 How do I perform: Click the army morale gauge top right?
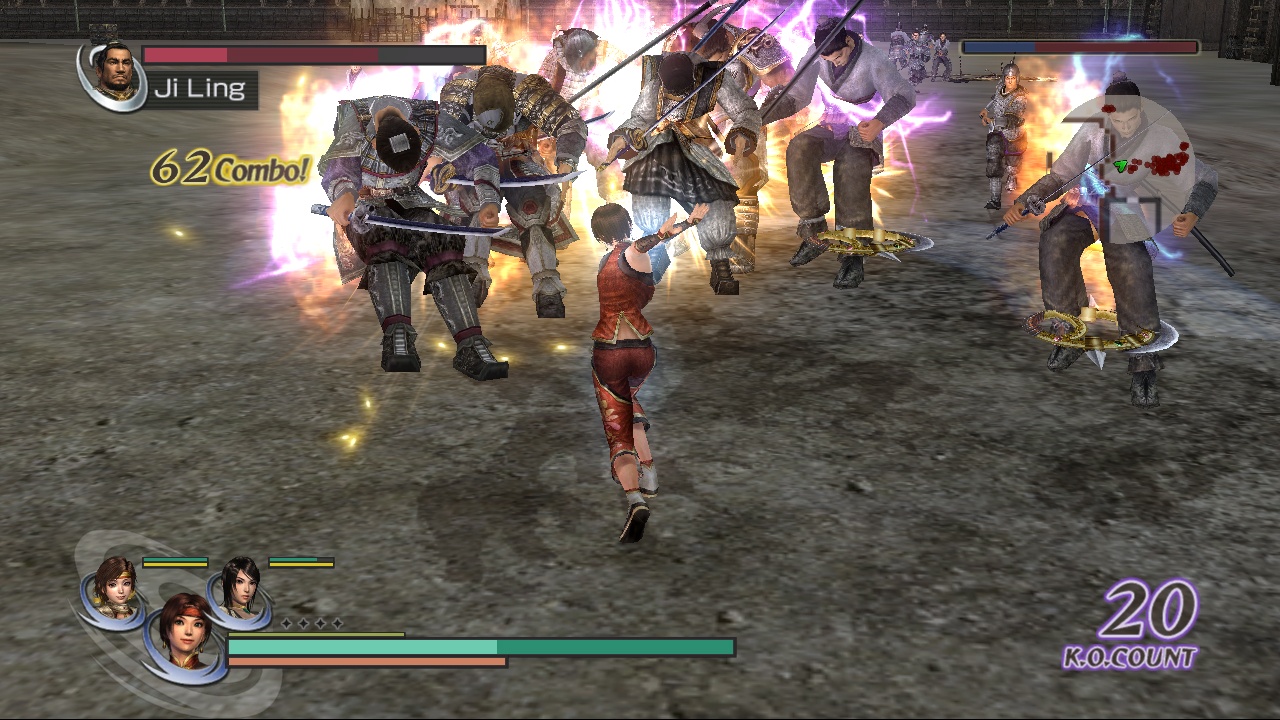pos(1078,46)
